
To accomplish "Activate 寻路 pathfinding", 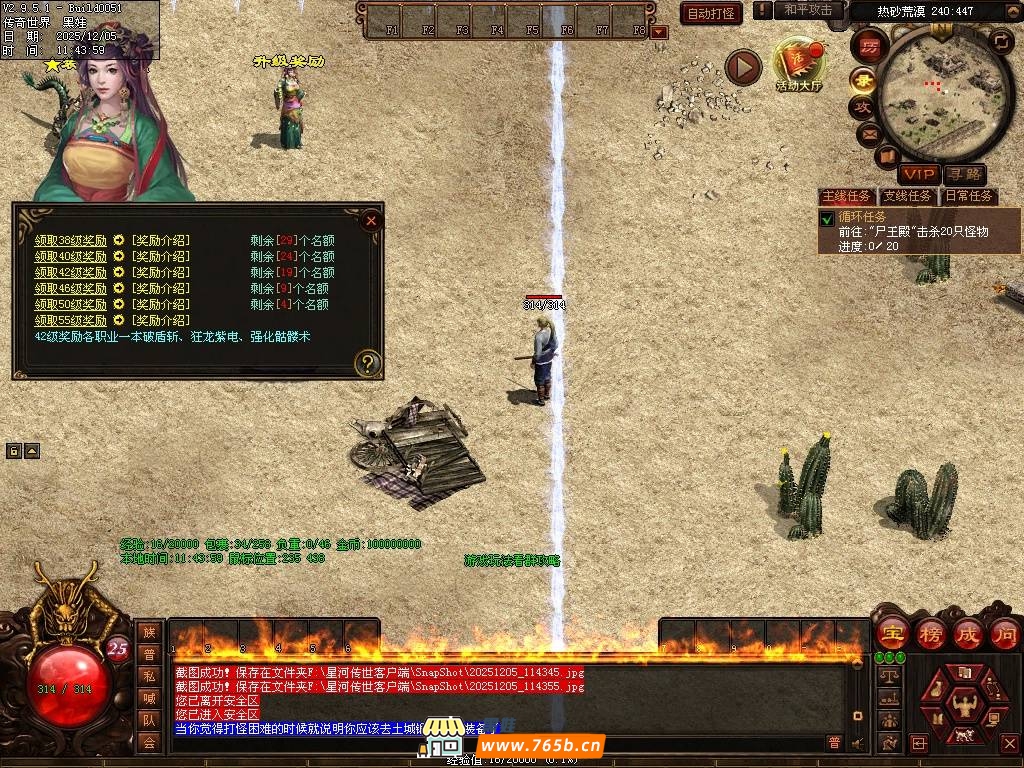I will [x=964, y=175].
